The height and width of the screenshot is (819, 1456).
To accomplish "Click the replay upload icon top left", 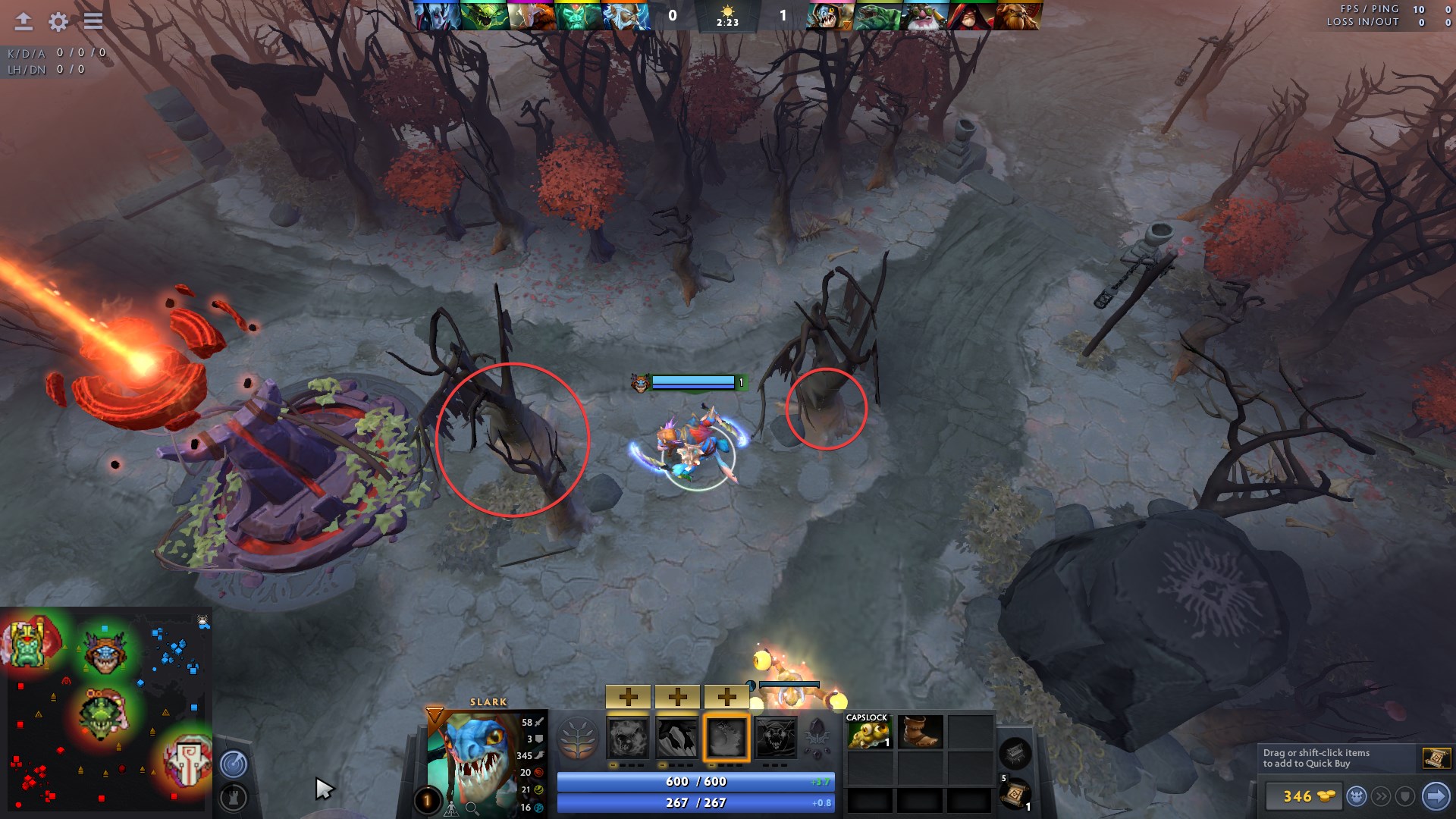I will point(23,21).
